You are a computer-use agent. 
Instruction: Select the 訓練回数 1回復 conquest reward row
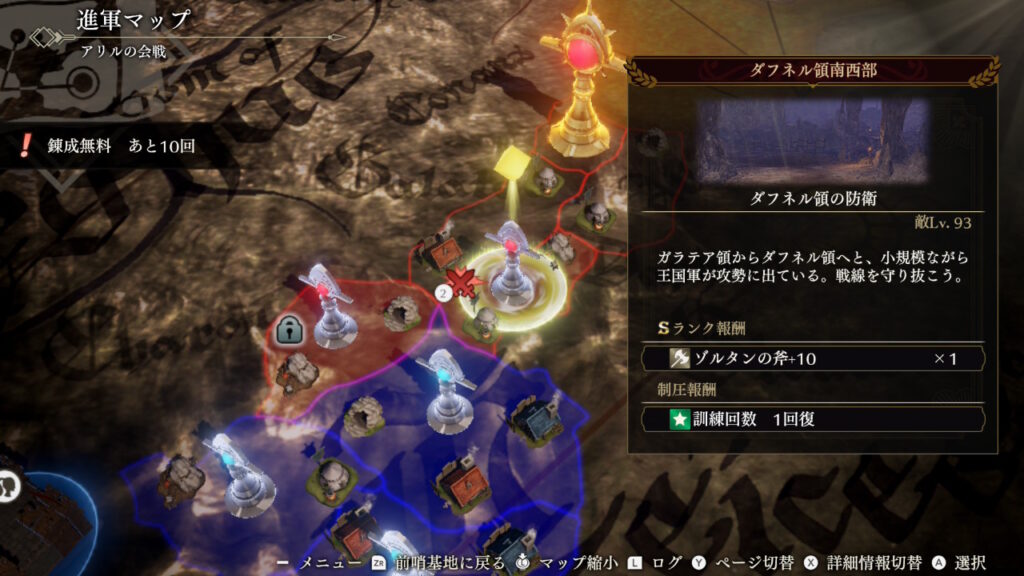coord(813,419)
